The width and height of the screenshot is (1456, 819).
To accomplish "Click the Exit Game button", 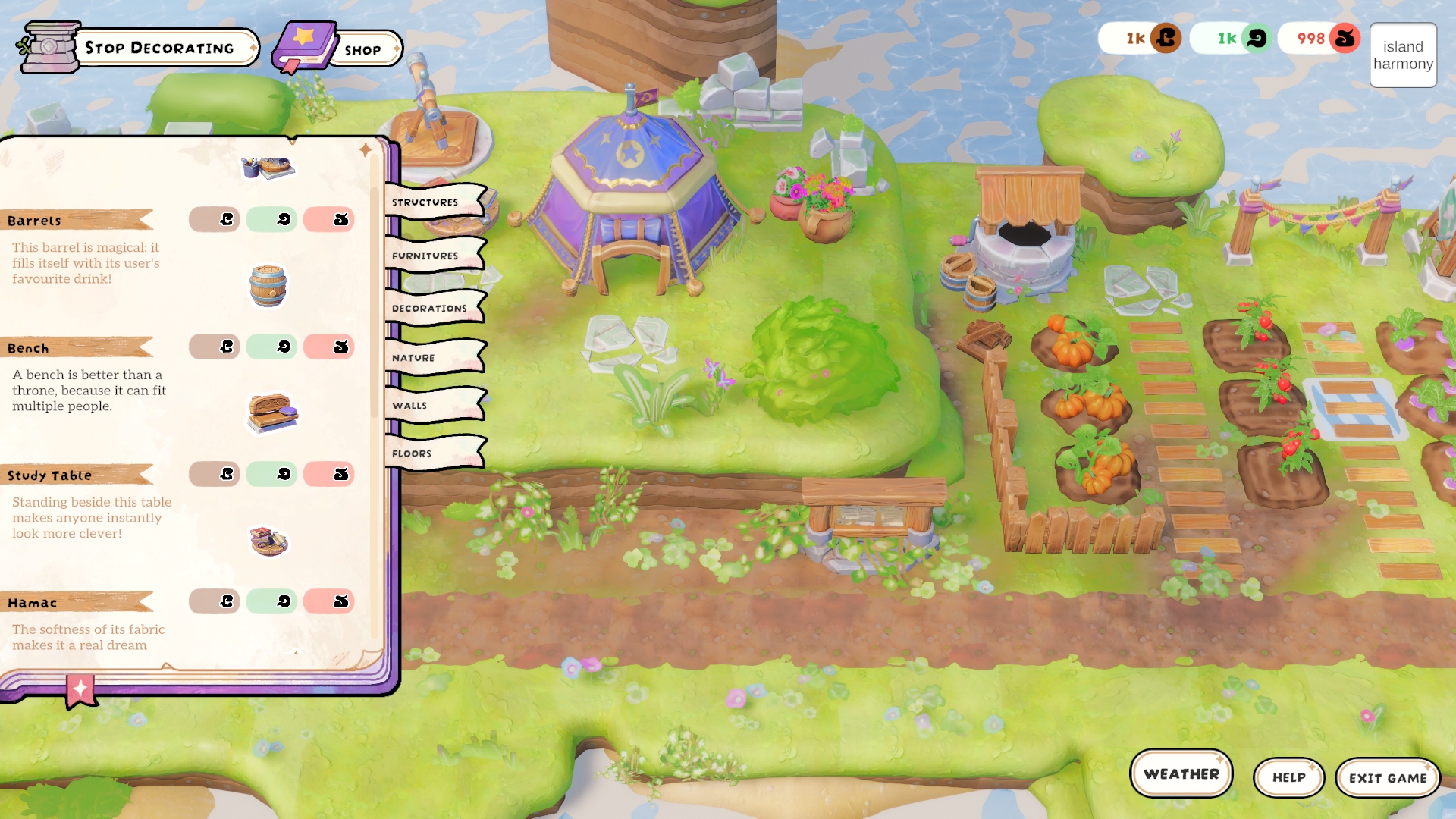I will pyautogui.click(x=1387, y=778).
